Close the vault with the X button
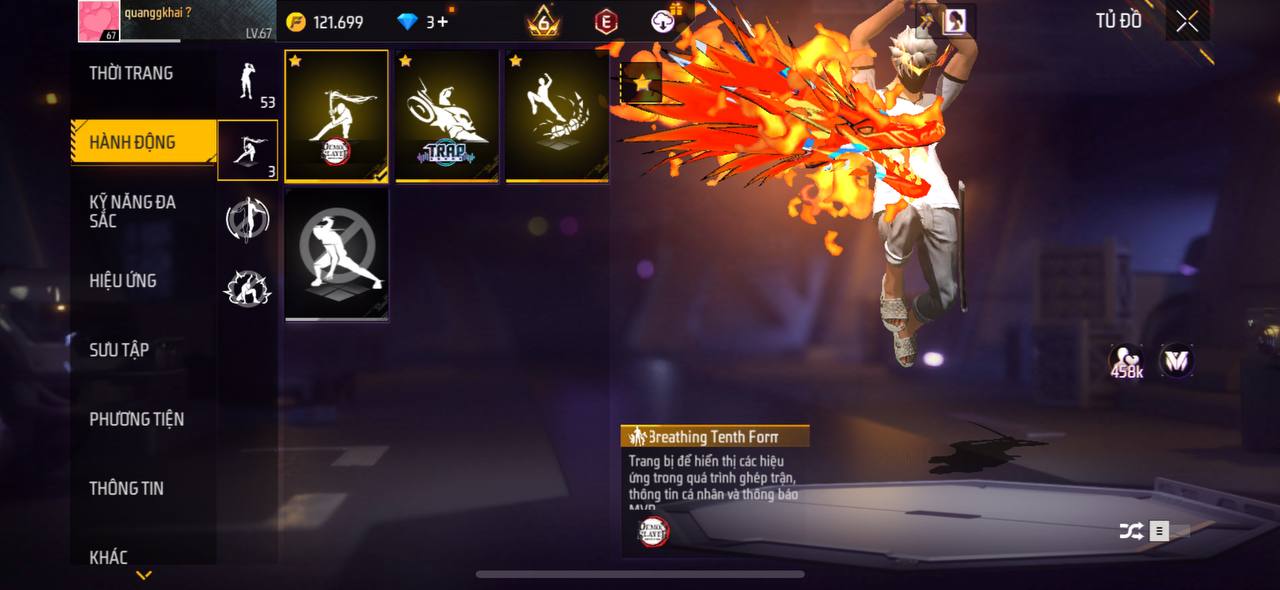 tap(1187, 21)
